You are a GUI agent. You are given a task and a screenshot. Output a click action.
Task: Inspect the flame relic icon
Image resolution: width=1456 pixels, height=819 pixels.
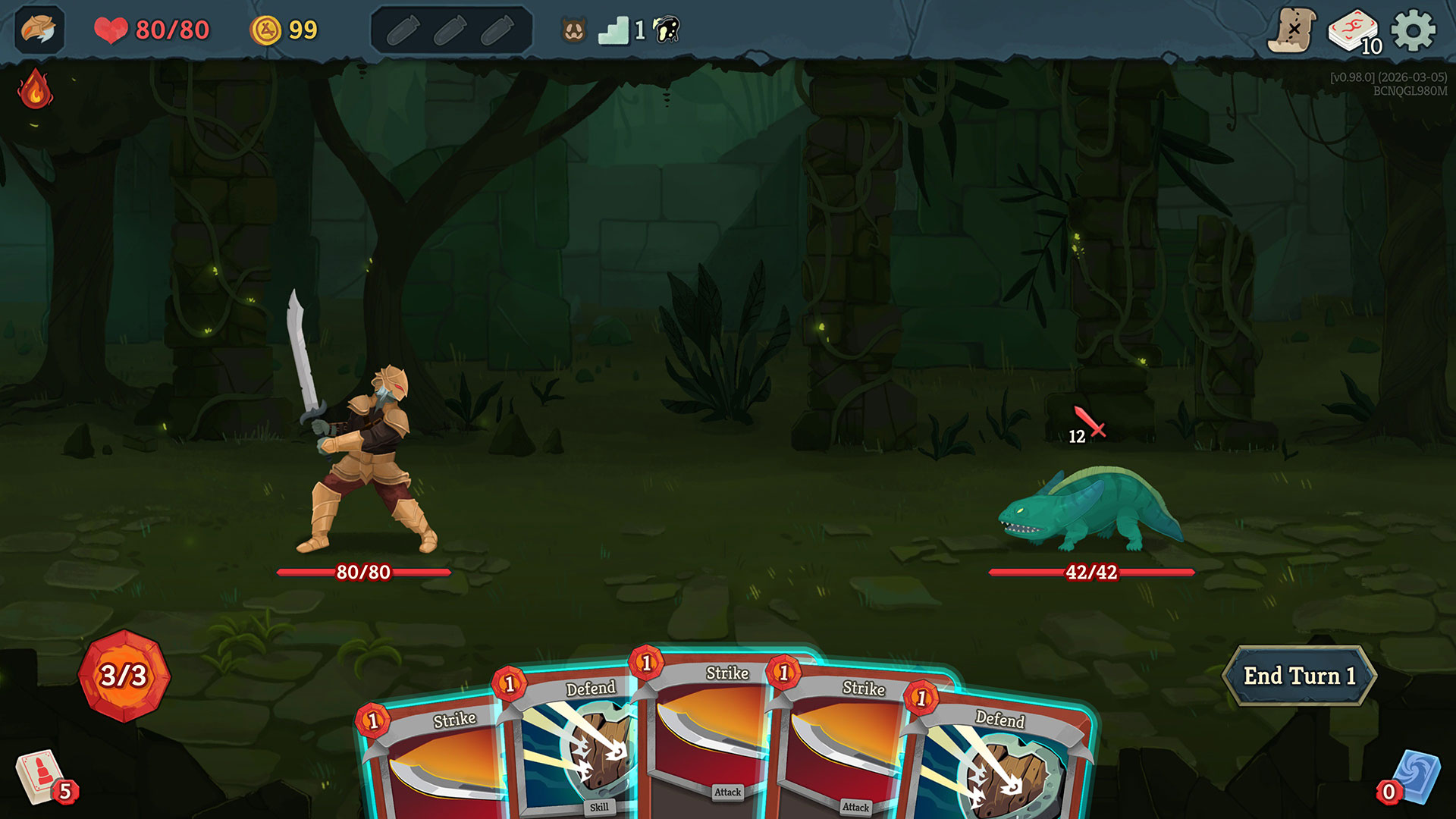pyautogui.click(x=35, y=89)
